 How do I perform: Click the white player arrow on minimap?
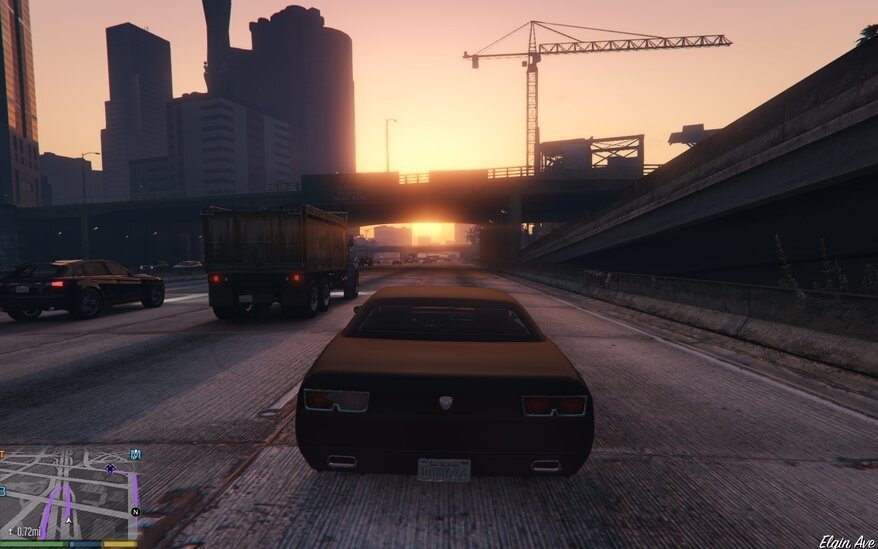[x=69, y=521]
